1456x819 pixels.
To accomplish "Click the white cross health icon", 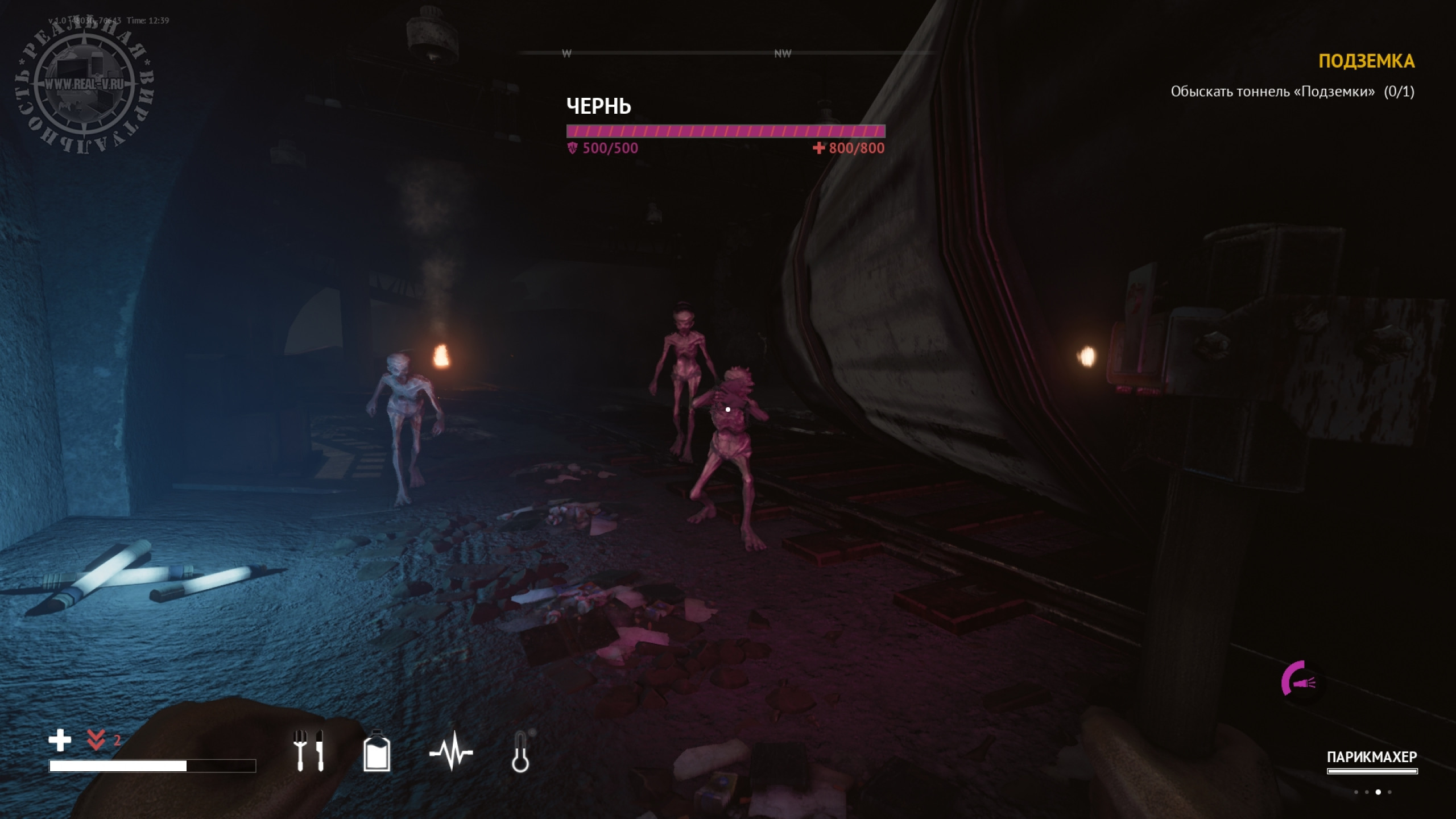I will pos(60,741).
